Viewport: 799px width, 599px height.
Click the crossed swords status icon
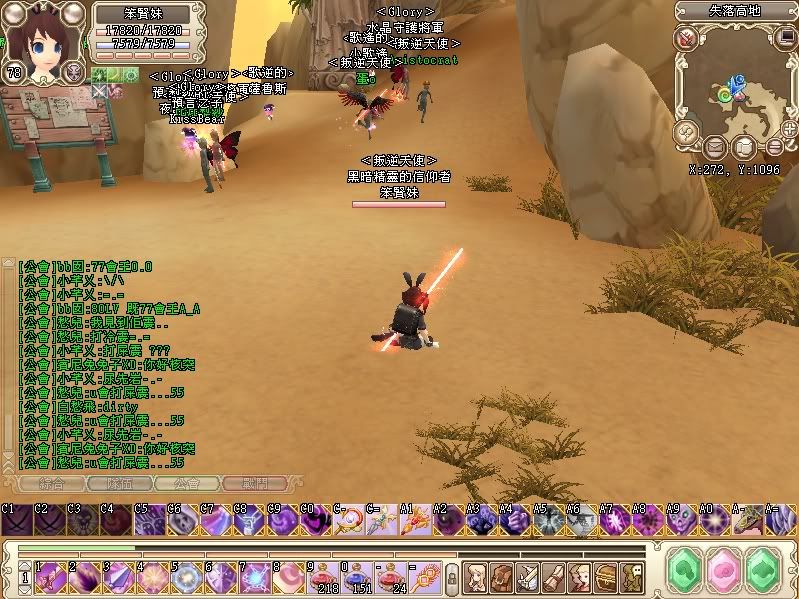(x=100, y=90)
